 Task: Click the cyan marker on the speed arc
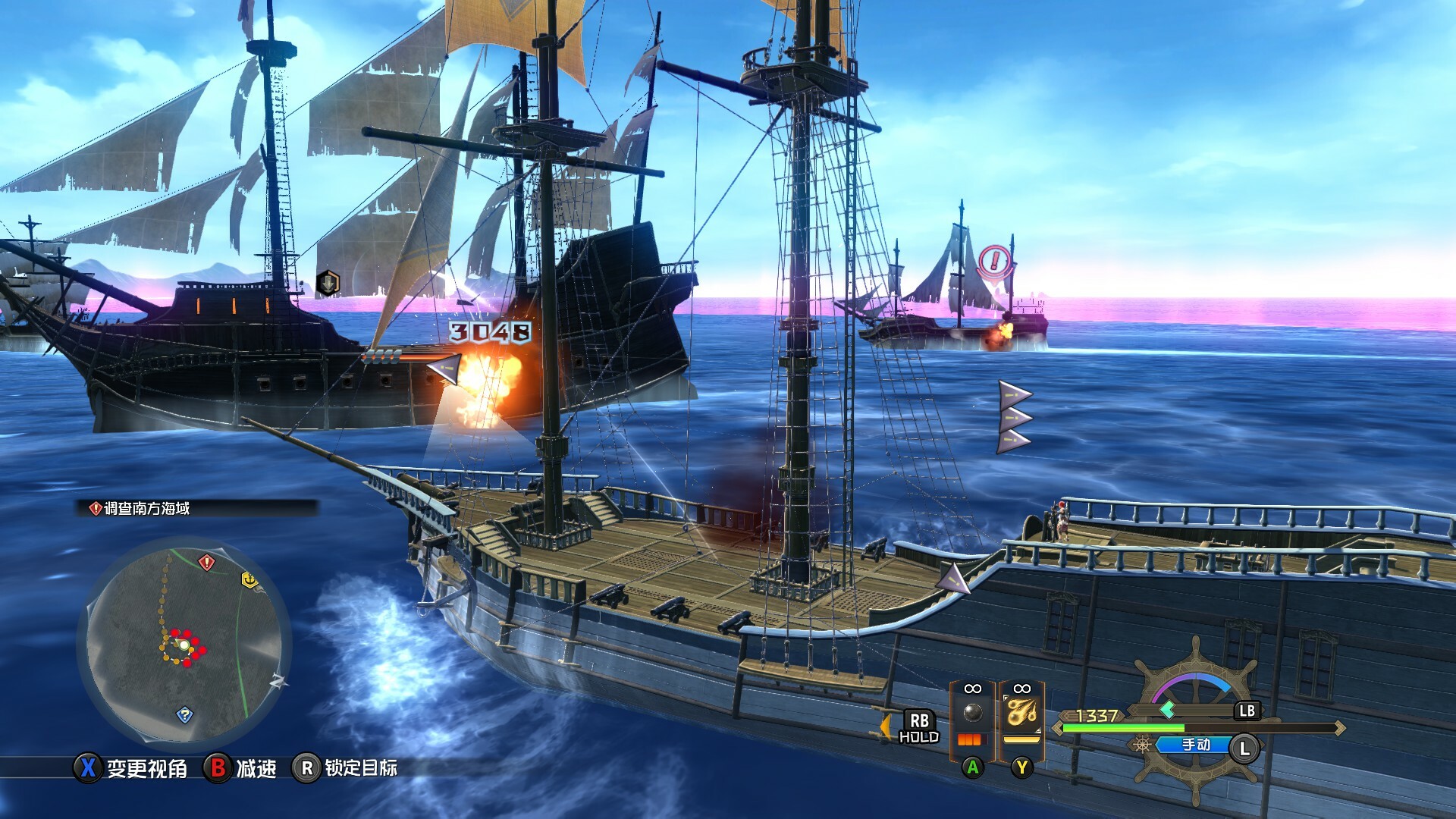(x=1169, y=711)
